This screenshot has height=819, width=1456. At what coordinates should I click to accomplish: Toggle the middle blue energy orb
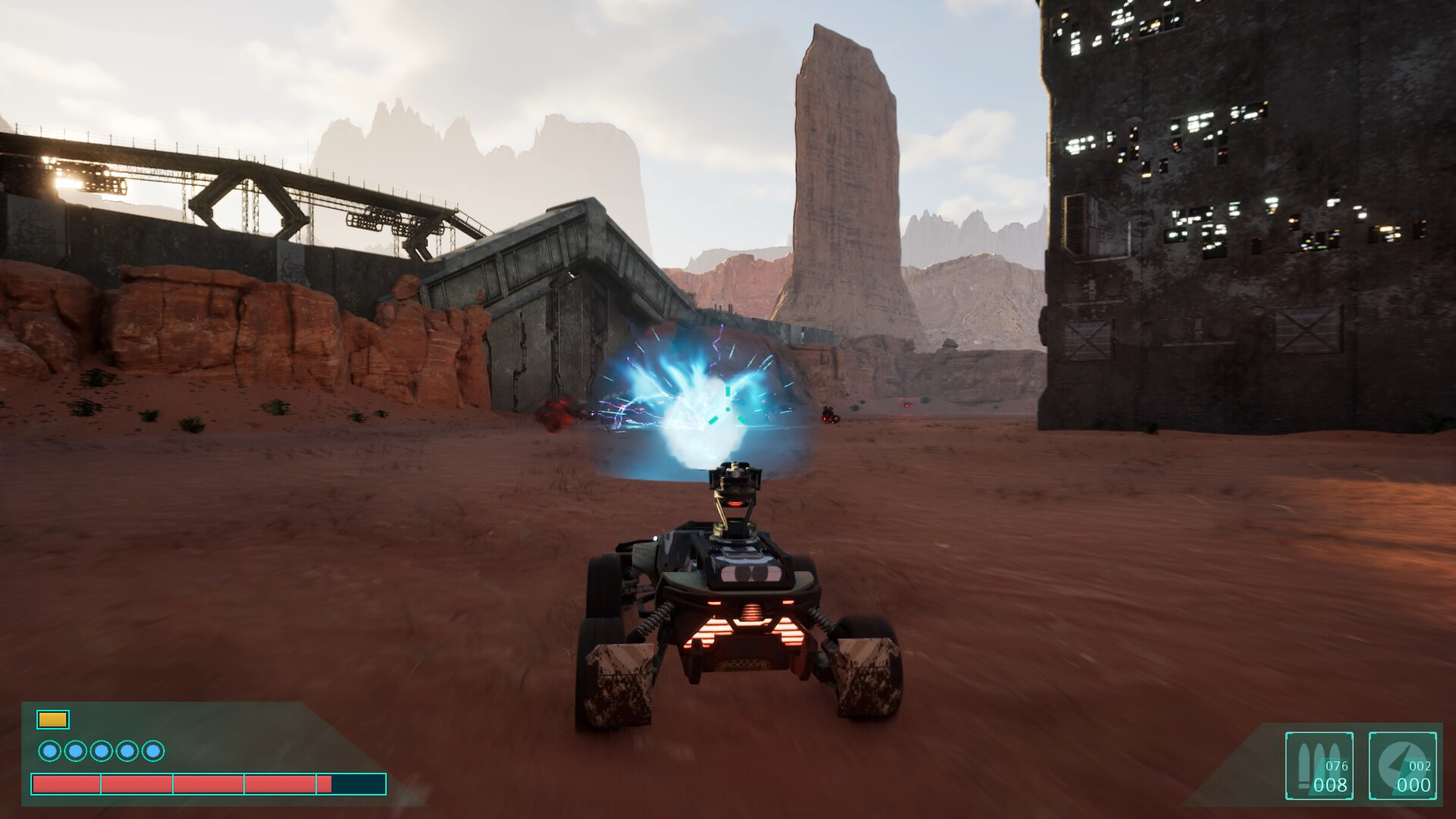point(100,751)
